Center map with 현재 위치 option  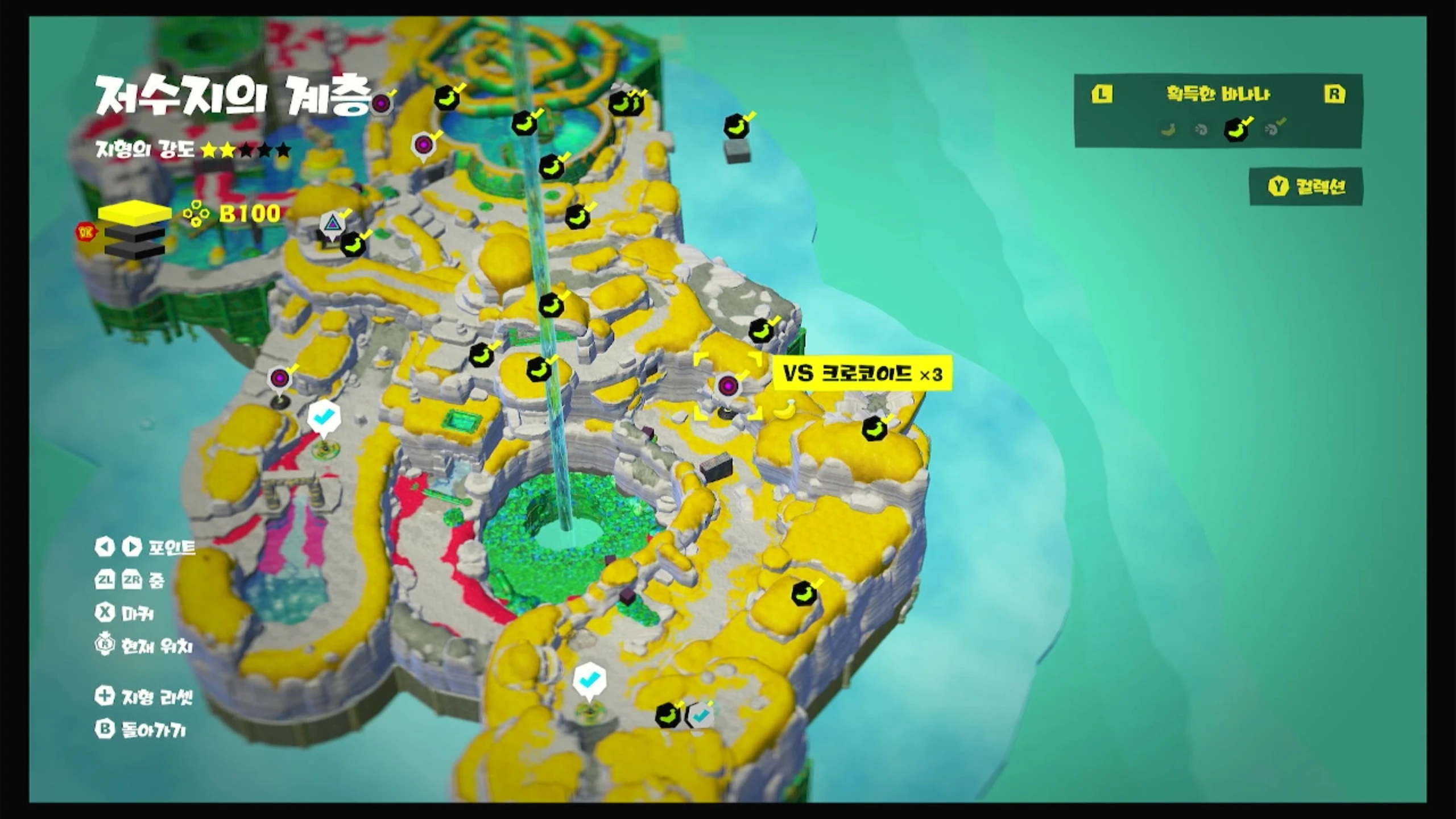[144, 646]
